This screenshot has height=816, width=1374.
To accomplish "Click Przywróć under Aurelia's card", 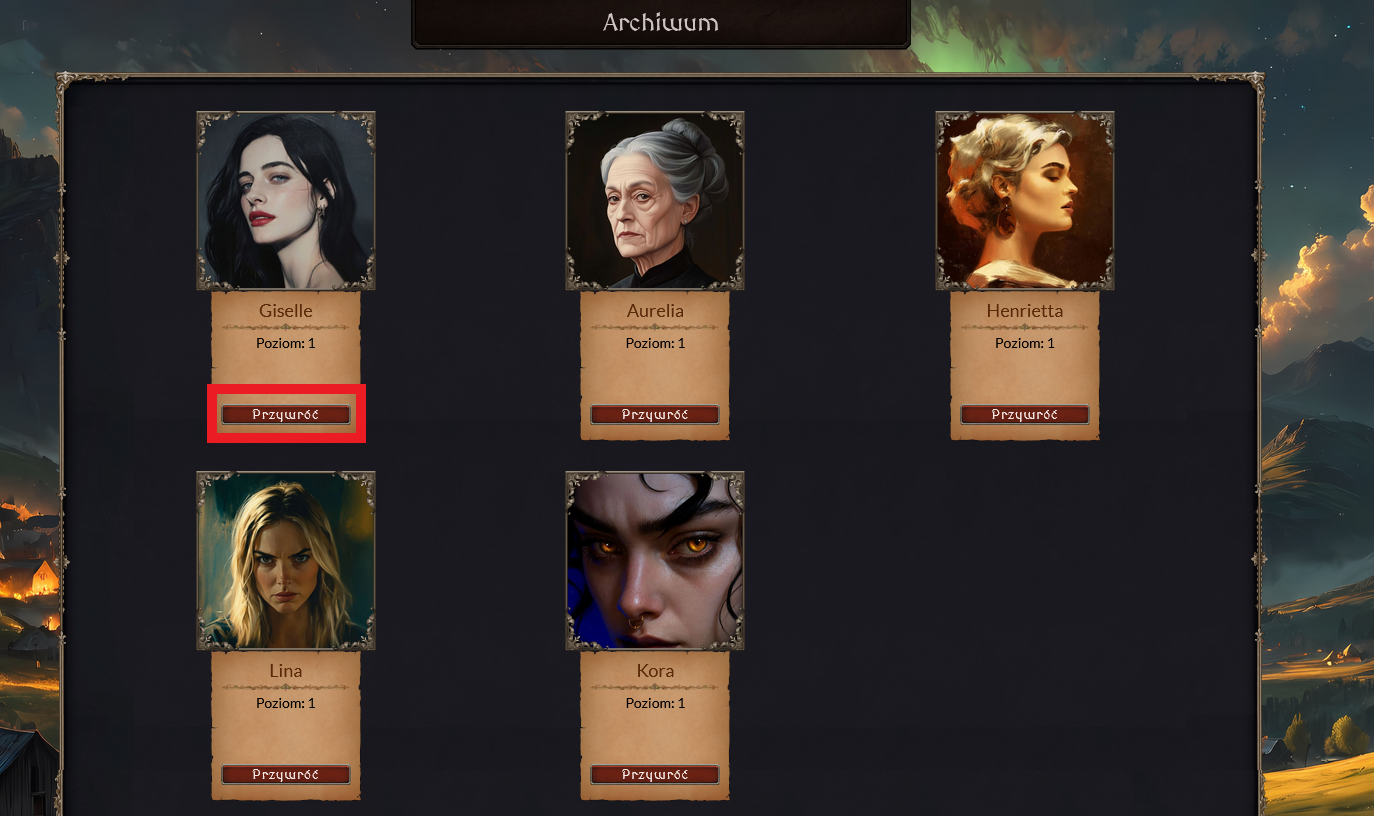I will coord(655,414).
